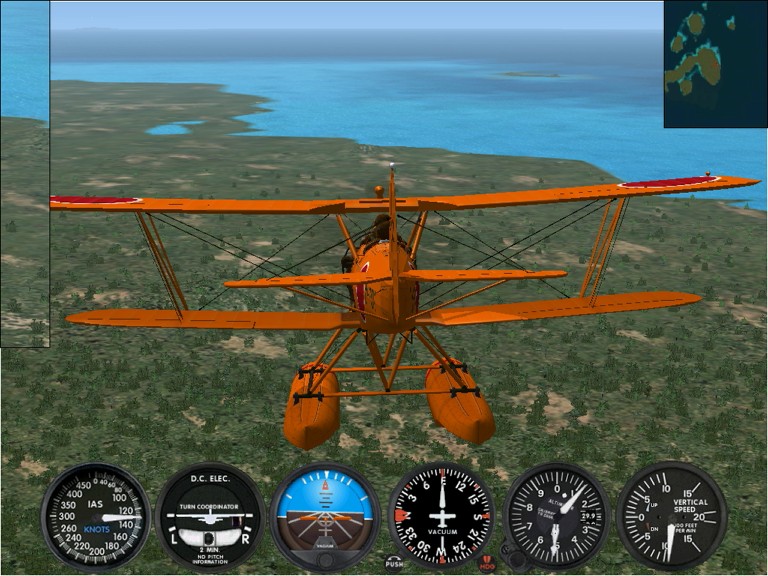The height and width of the screenshot is (576, 768).
Task: Select the vacuum heading indicator gauge
Action: 441,516
